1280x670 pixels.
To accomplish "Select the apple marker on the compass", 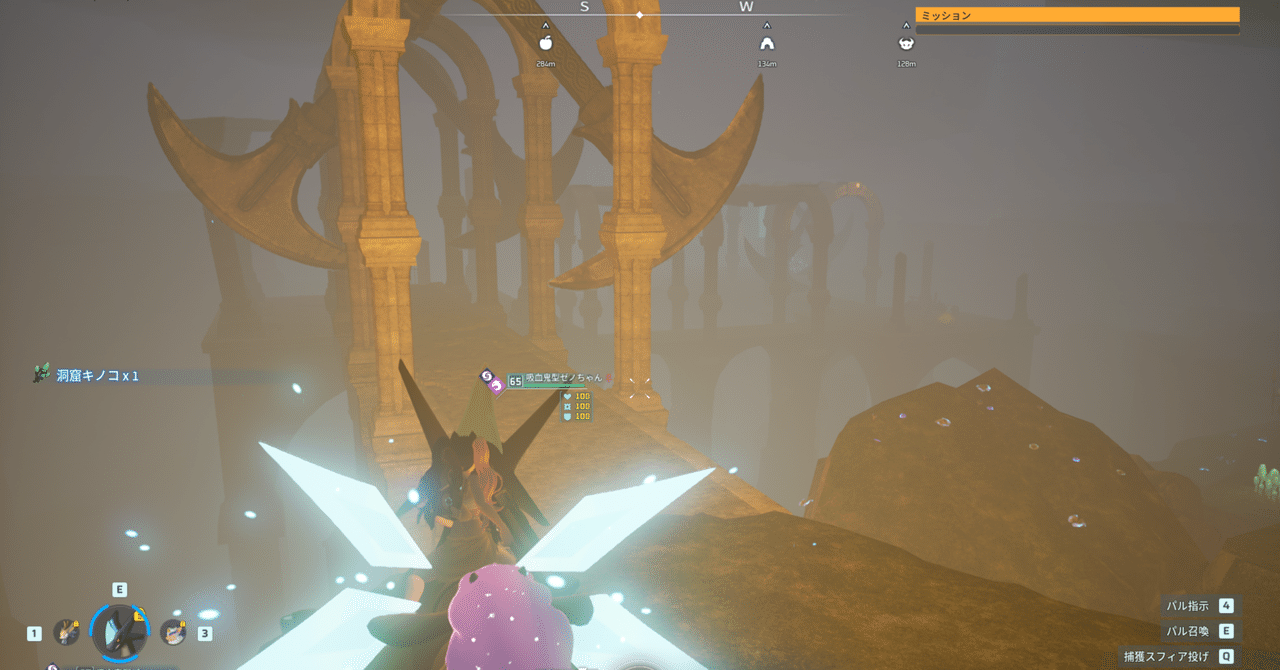I will point(545,43).
